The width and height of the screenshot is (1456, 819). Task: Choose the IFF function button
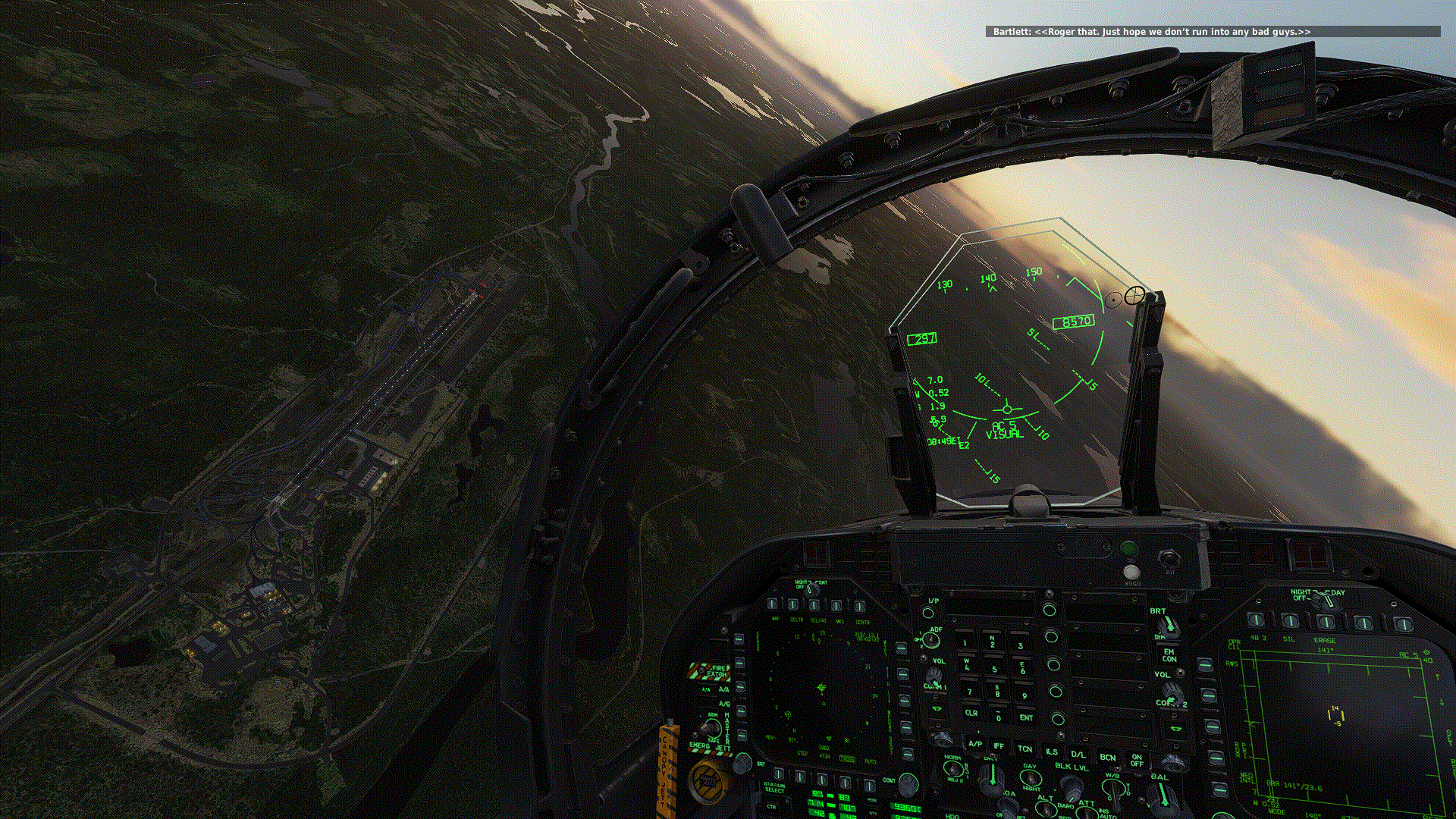coord(999,747)
